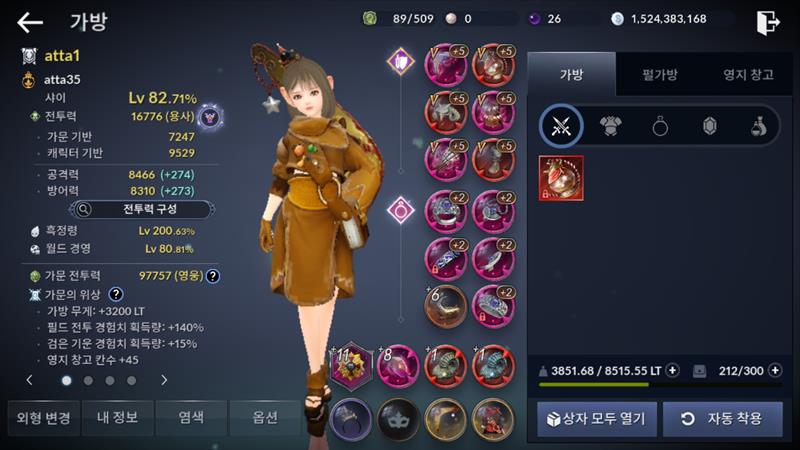Image resolution: width=800 pixels, height=450 pixels.
Task: Exit via the door icon
Action: 767,22
